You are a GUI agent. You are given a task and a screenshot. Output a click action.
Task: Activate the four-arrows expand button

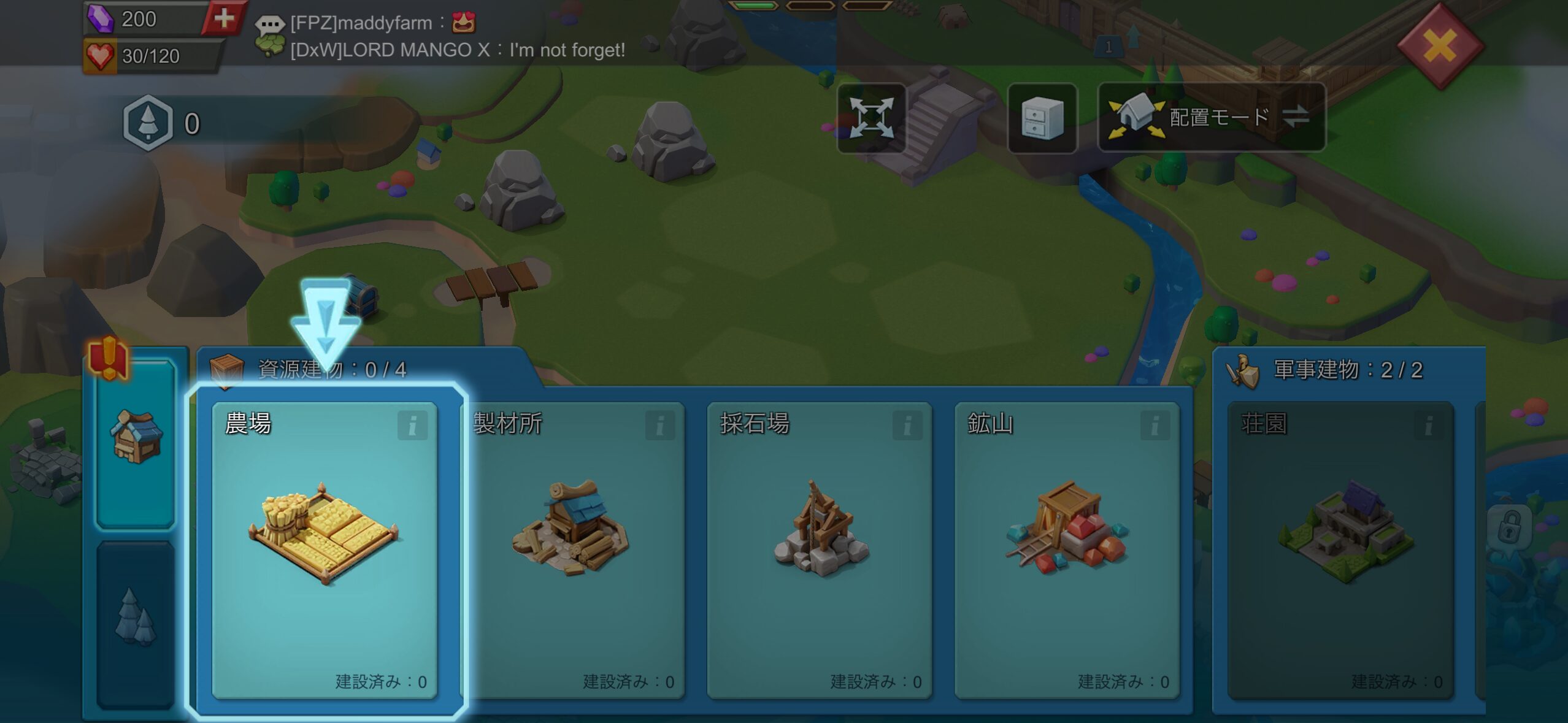pos(871,118)
